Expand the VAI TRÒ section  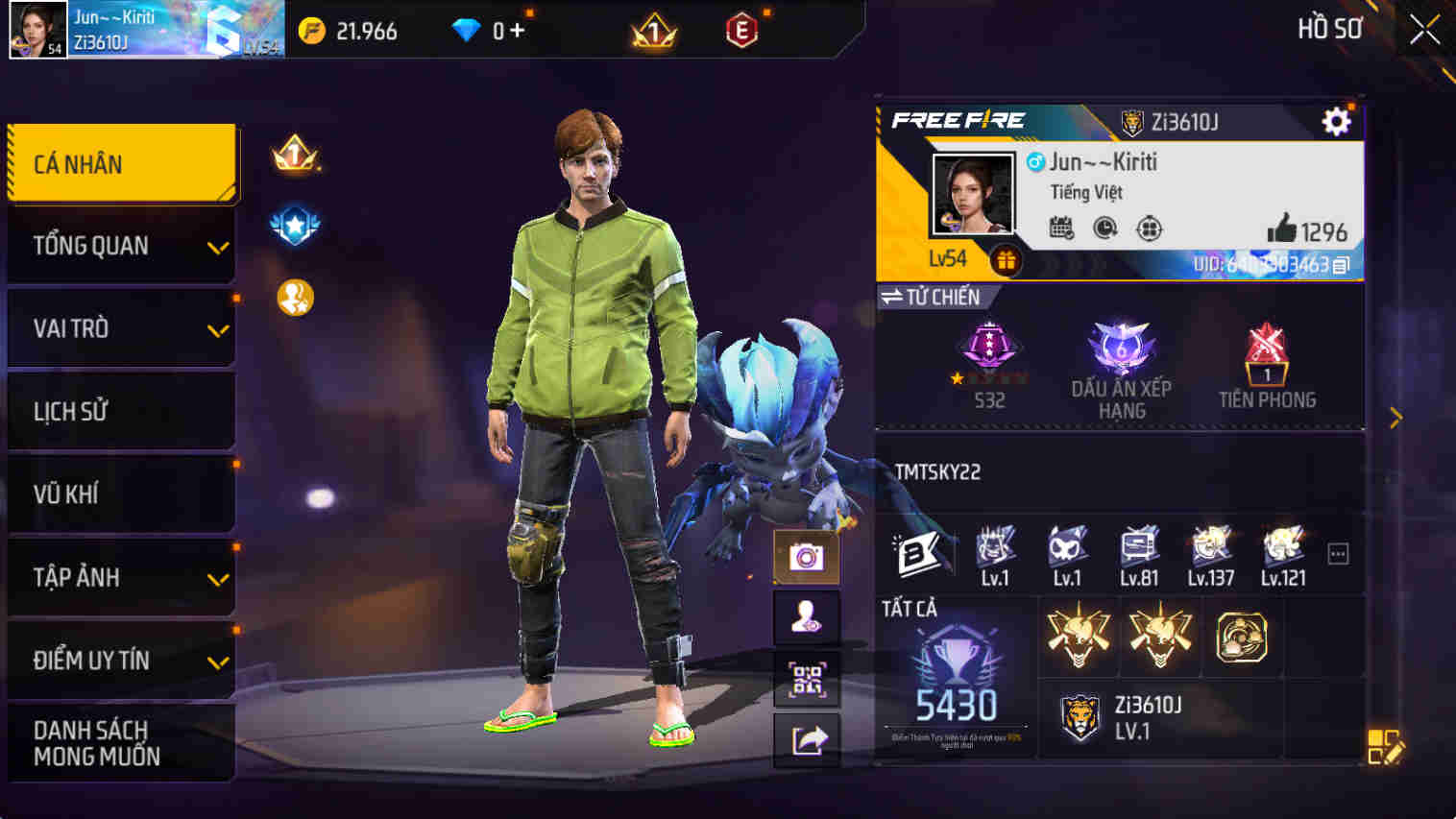point(121,328)
